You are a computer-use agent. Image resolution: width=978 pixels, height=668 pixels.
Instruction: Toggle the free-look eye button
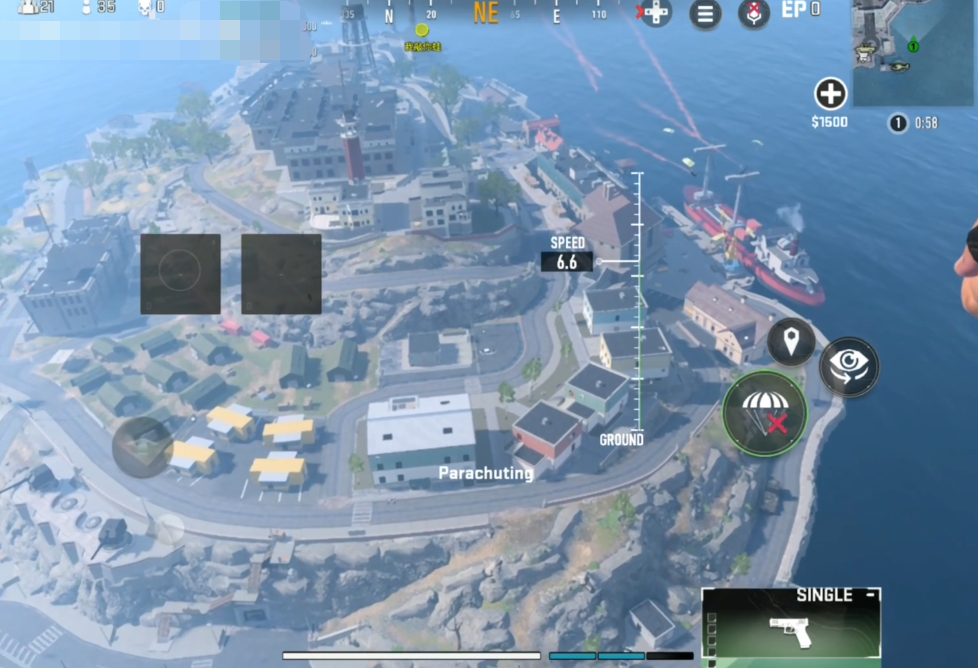pos(849,366)
